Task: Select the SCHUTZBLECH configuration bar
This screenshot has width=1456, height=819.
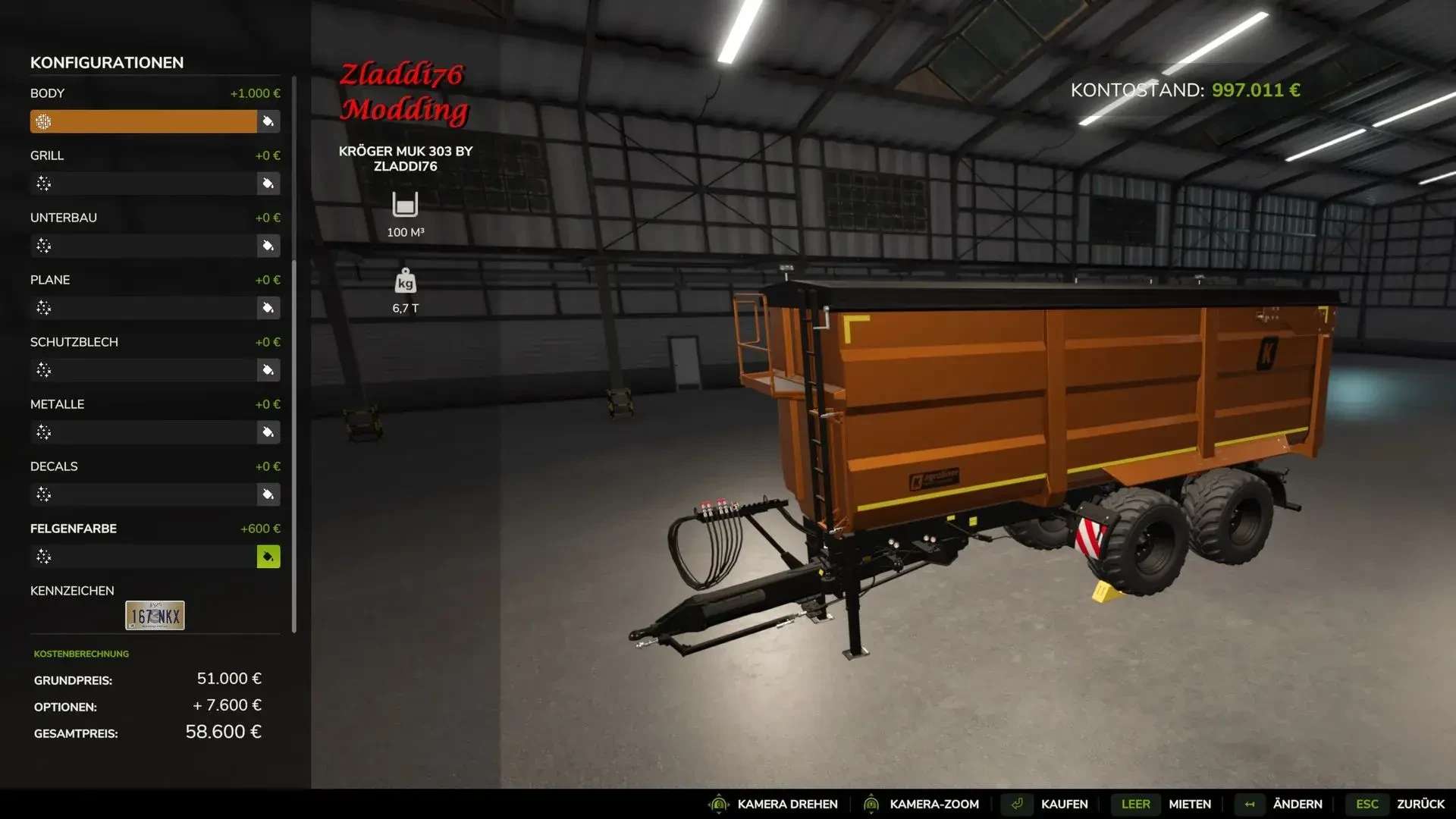Action: pyautogui.click(x=143, y=370)
